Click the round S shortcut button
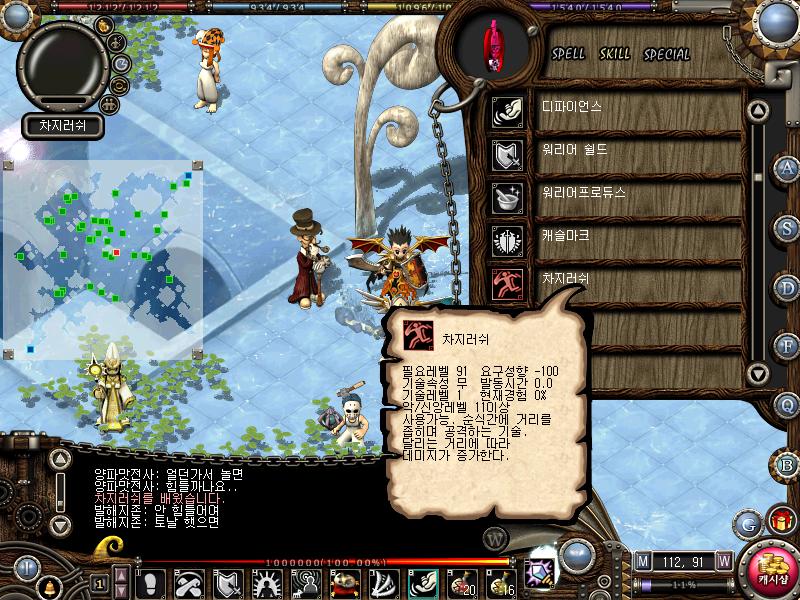This screenshot has height=600, width=800. [786, 228]
